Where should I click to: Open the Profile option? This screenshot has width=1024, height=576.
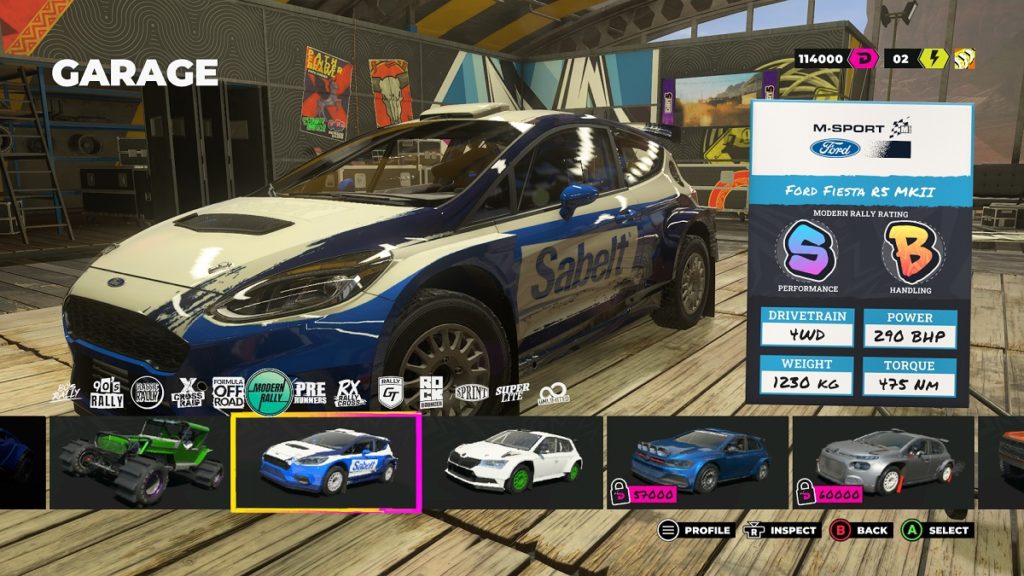(x=696, y=530)
